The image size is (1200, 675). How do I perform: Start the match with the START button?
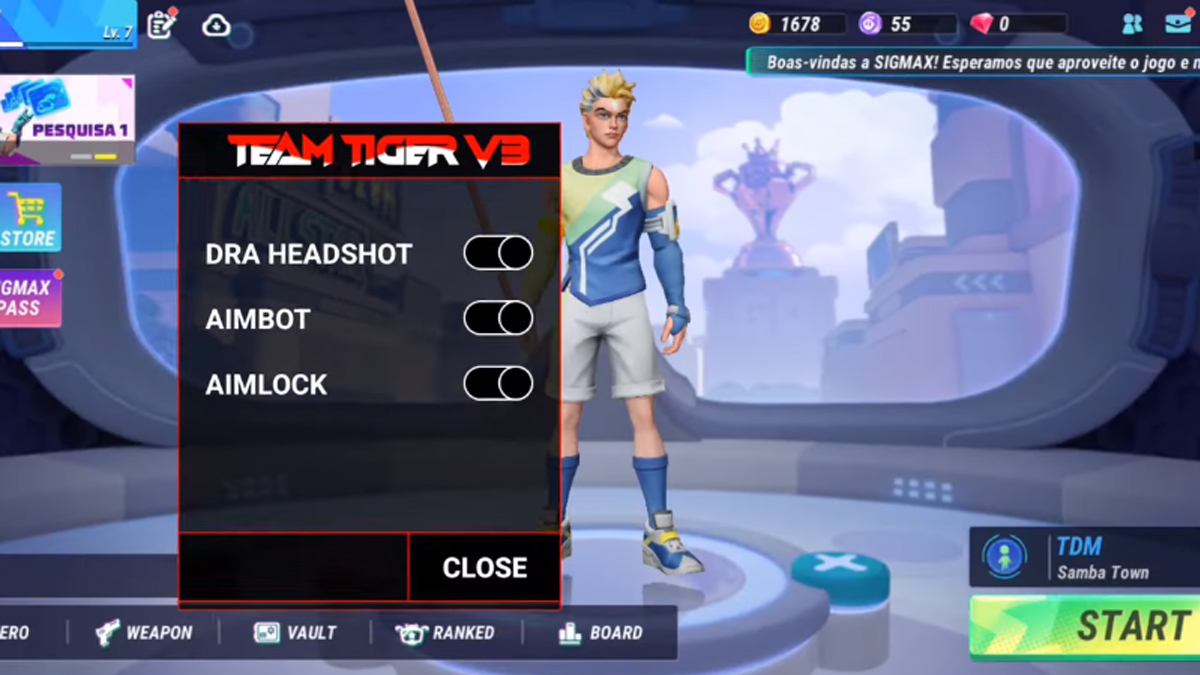(x=1087, y=627)
